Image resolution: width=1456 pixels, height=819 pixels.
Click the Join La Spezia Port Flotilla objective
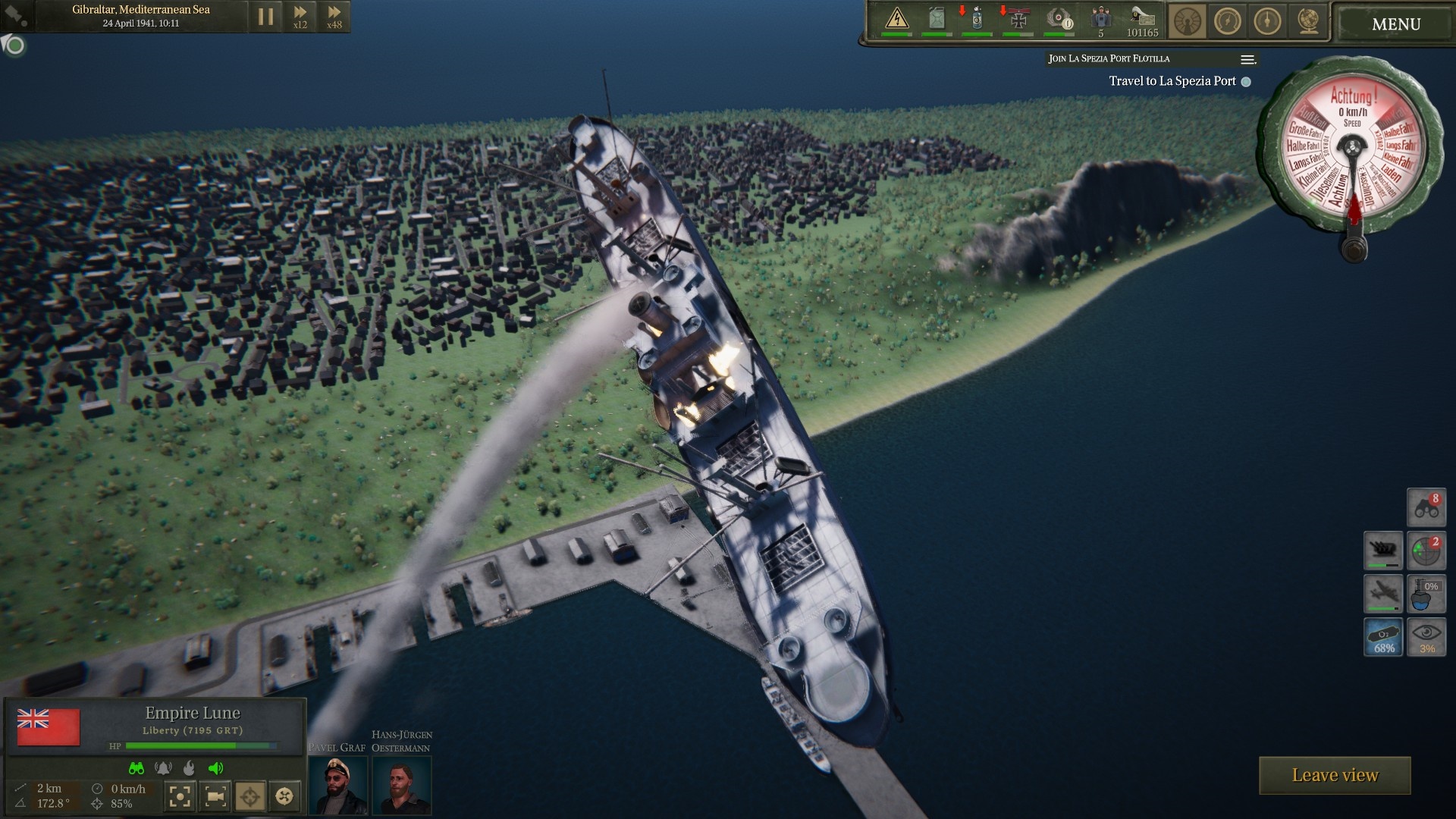click(x=1108, y=58)
